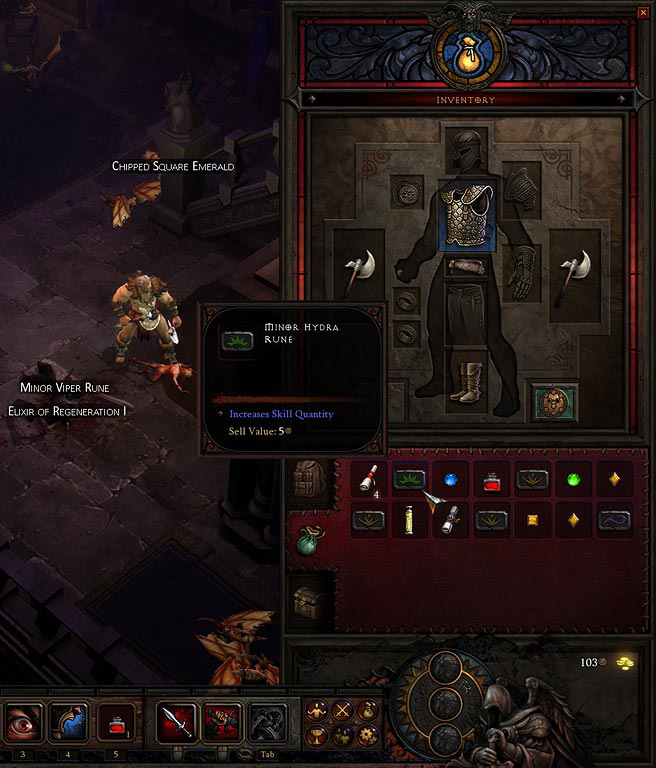Open the treasure chest stash tab
This screenshot has width=656, height=768.
tap(307, 602)
